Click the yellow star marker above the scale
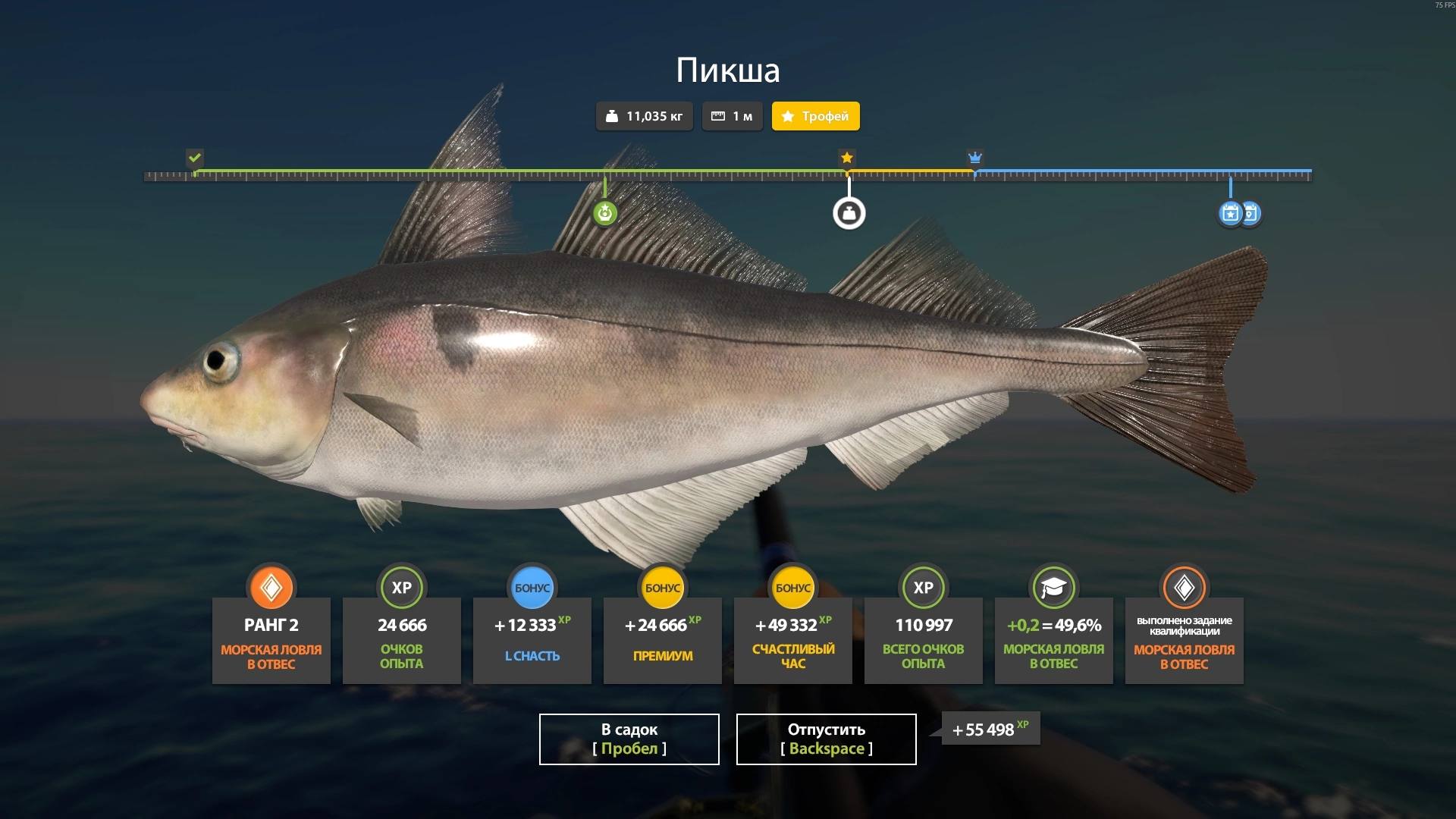The image size is (1456, 819). coord(847,158)
